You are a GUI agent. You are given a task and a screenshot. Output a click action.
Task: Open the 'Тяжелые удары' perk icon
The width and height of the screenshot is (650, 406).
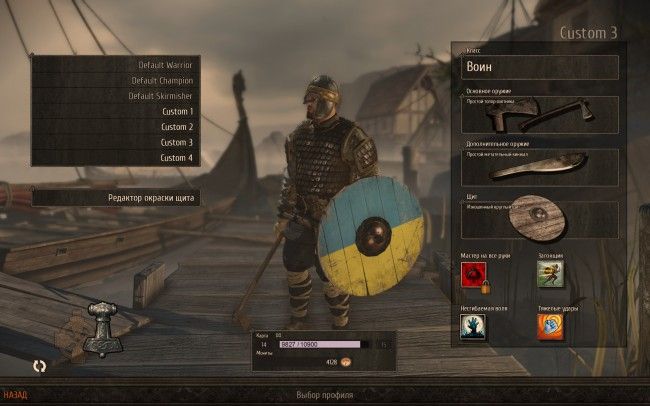tap(550, 327)
